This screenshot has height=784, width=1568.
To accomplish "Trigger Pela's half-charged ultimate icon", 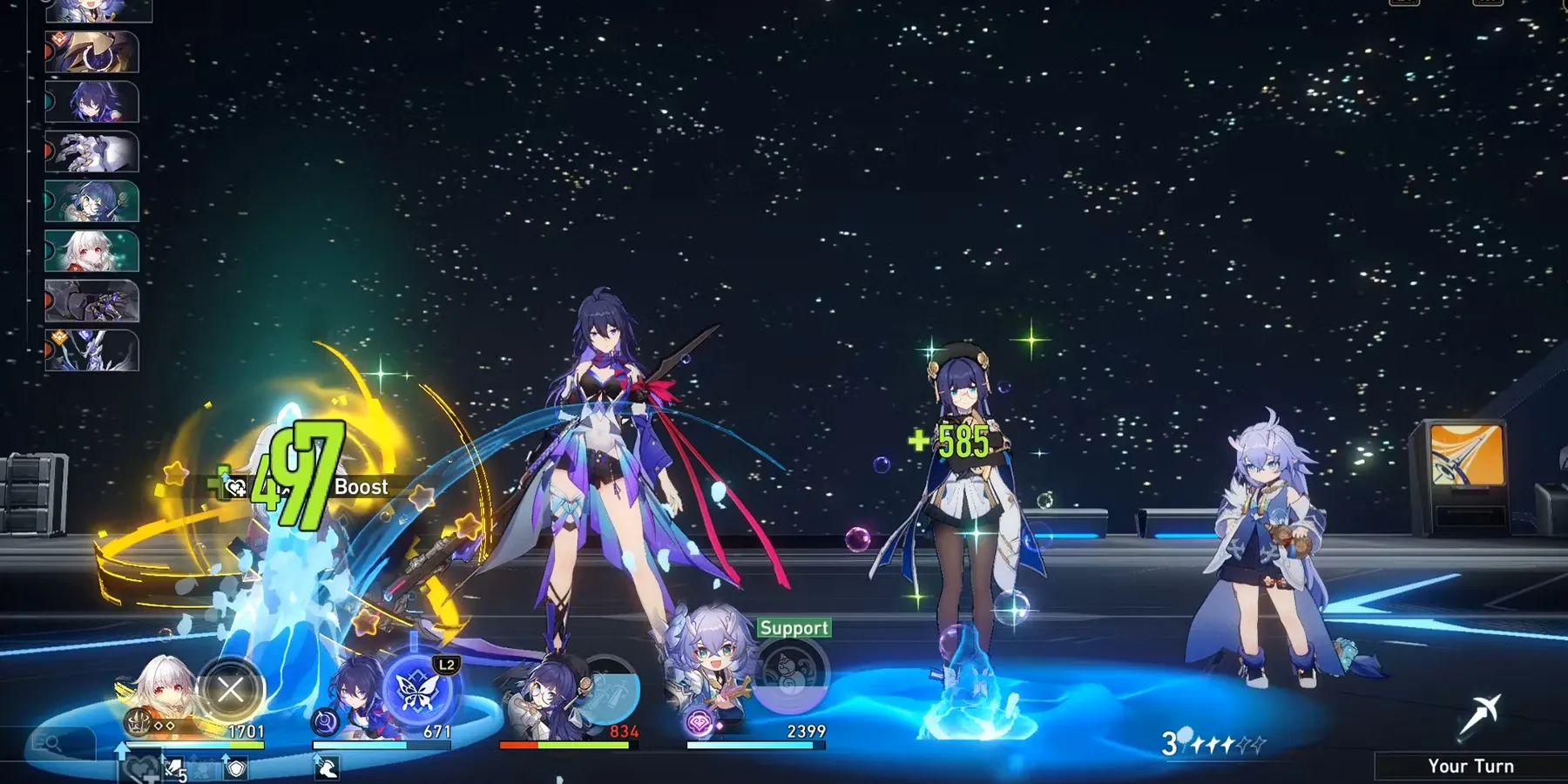I will [x=607, y=691].
